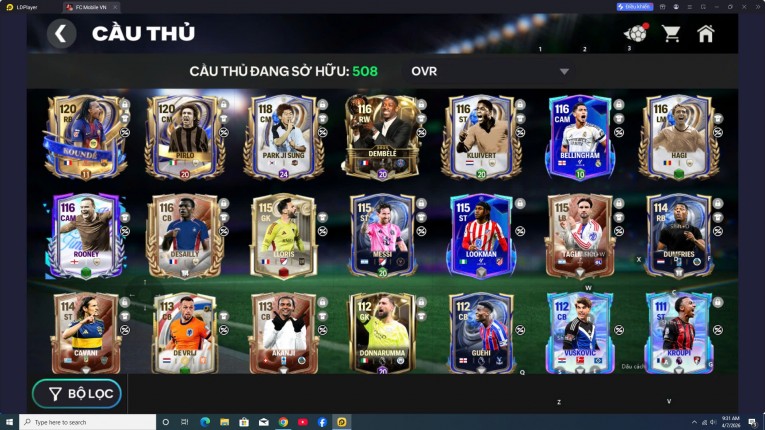Open the OVR sort dropdown
Viewport: 765px width, 430px height.
click(x=490, y=71)
